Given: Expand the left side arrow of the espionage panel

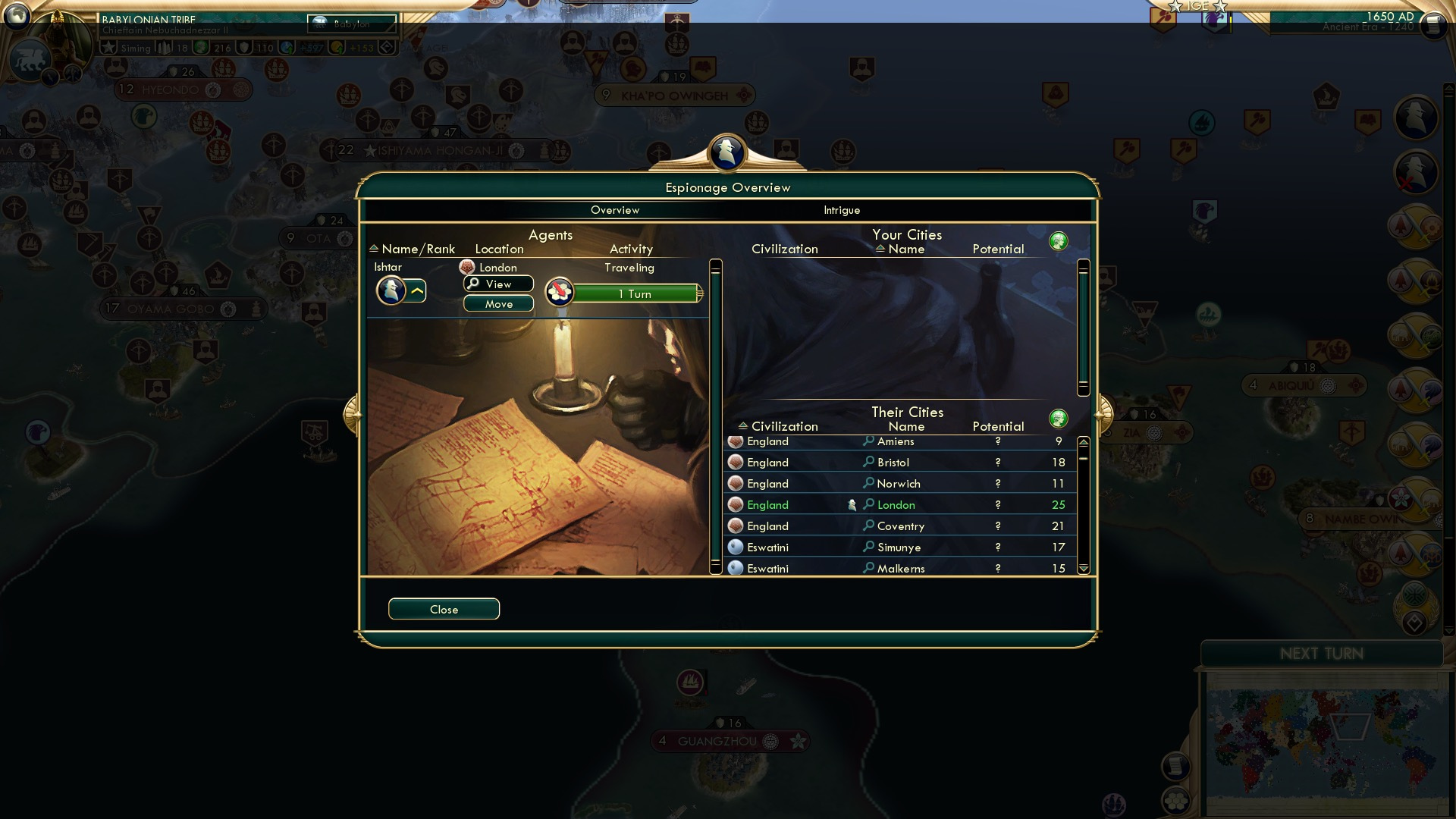Looking at the screenshot, I should coord(354,413).
